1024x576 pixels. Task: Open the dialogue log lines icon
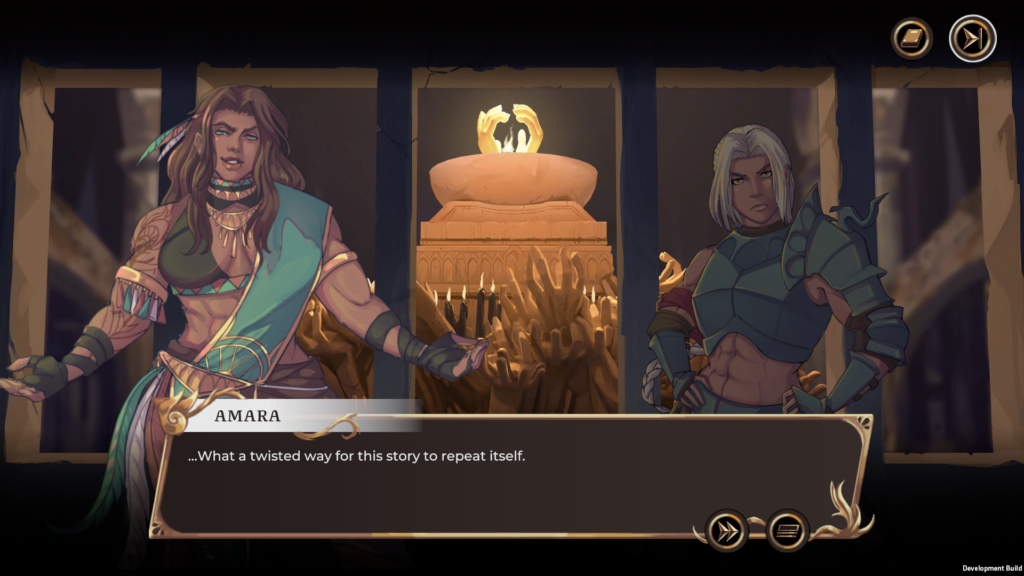788,530
